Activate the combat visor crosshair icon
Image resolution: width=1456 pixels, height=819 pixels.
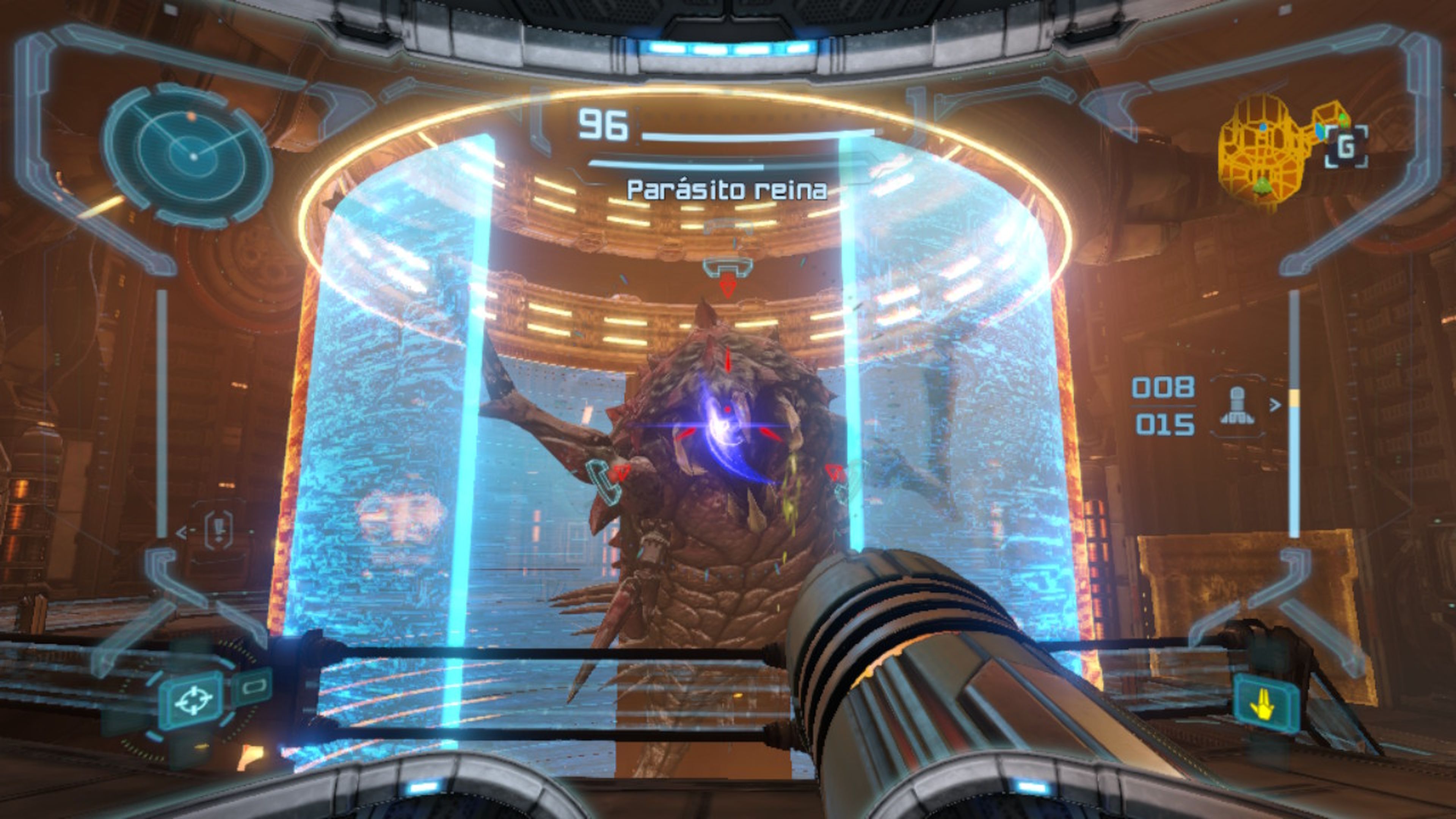[x=193, y=701]
